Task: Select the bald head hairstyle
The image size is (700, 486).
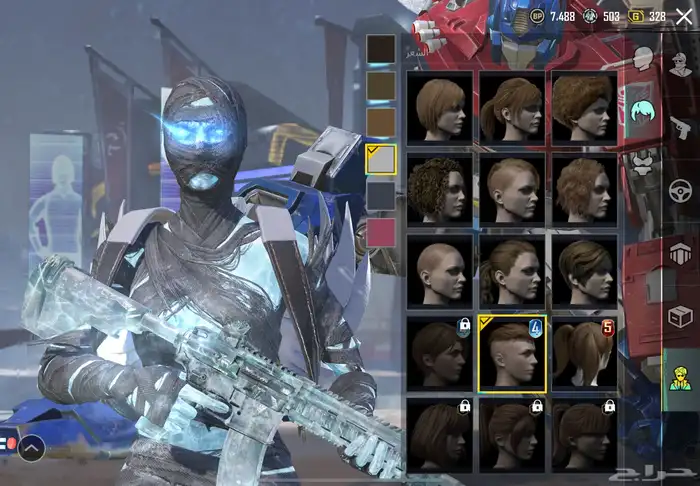Action: (441, 271)
